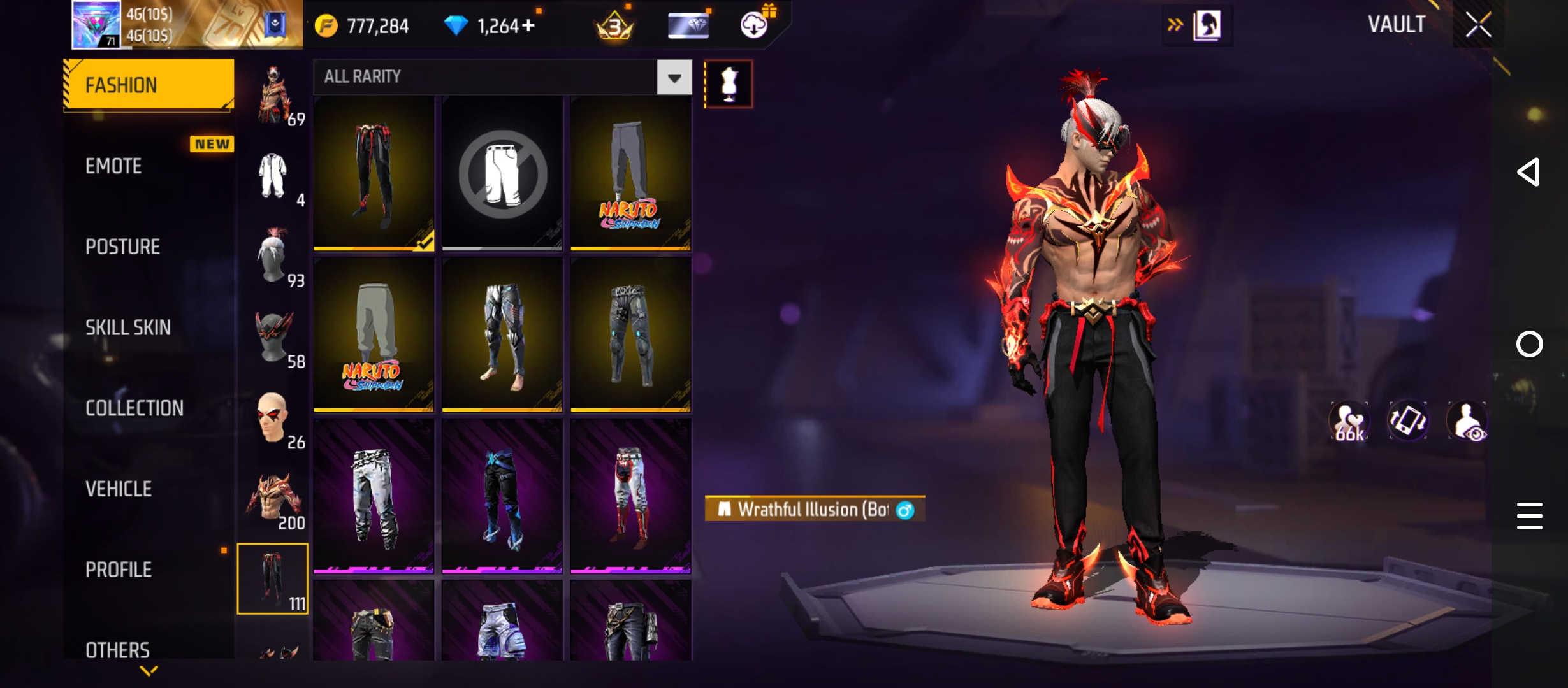
Task: Click the mannequin outfit preview button
Action: click(x=729, y=84)
